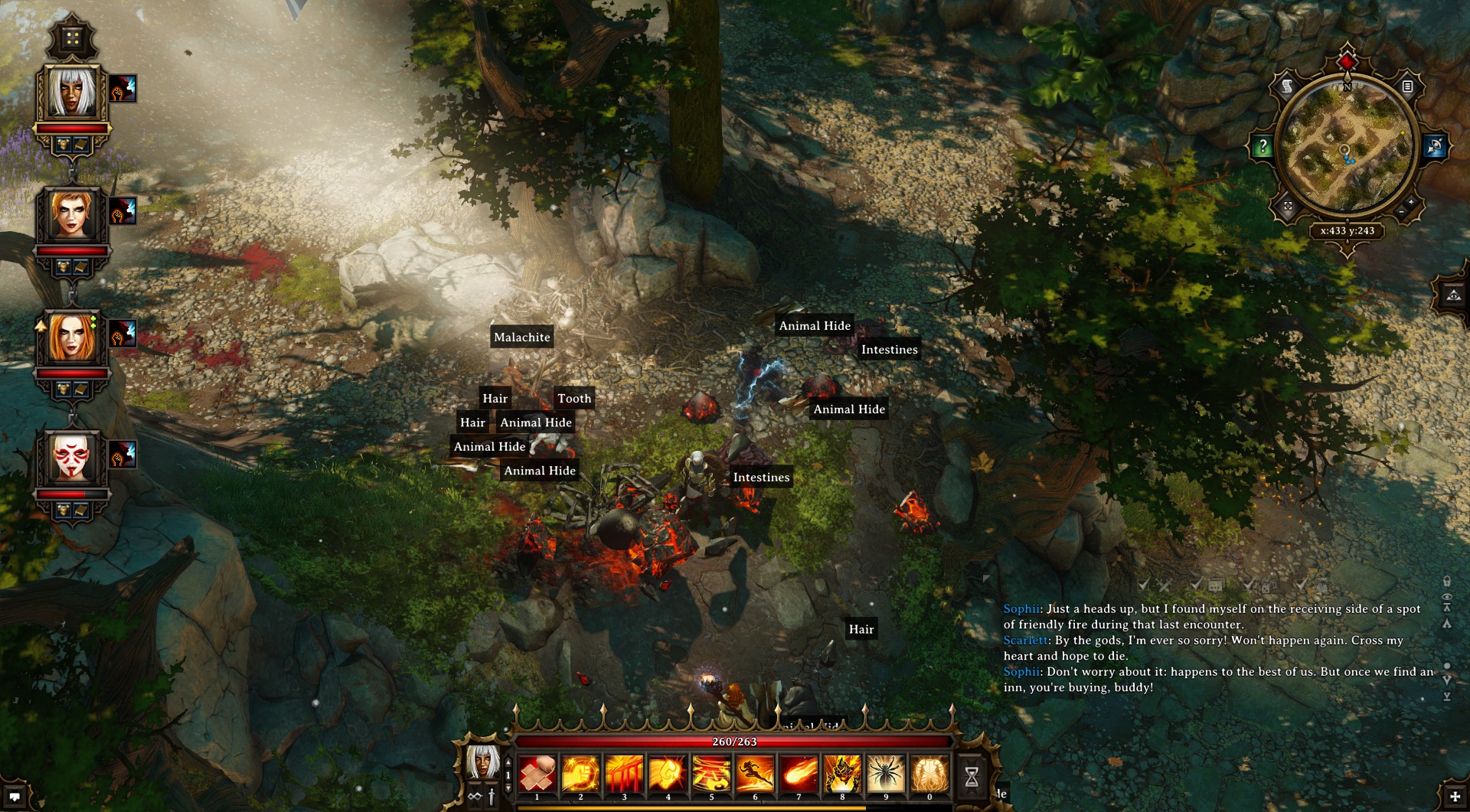This screenshot has width=1470, height=812.
Task: Use the lava elemental skill in slot 8
Action: click(x=842, y=774)
